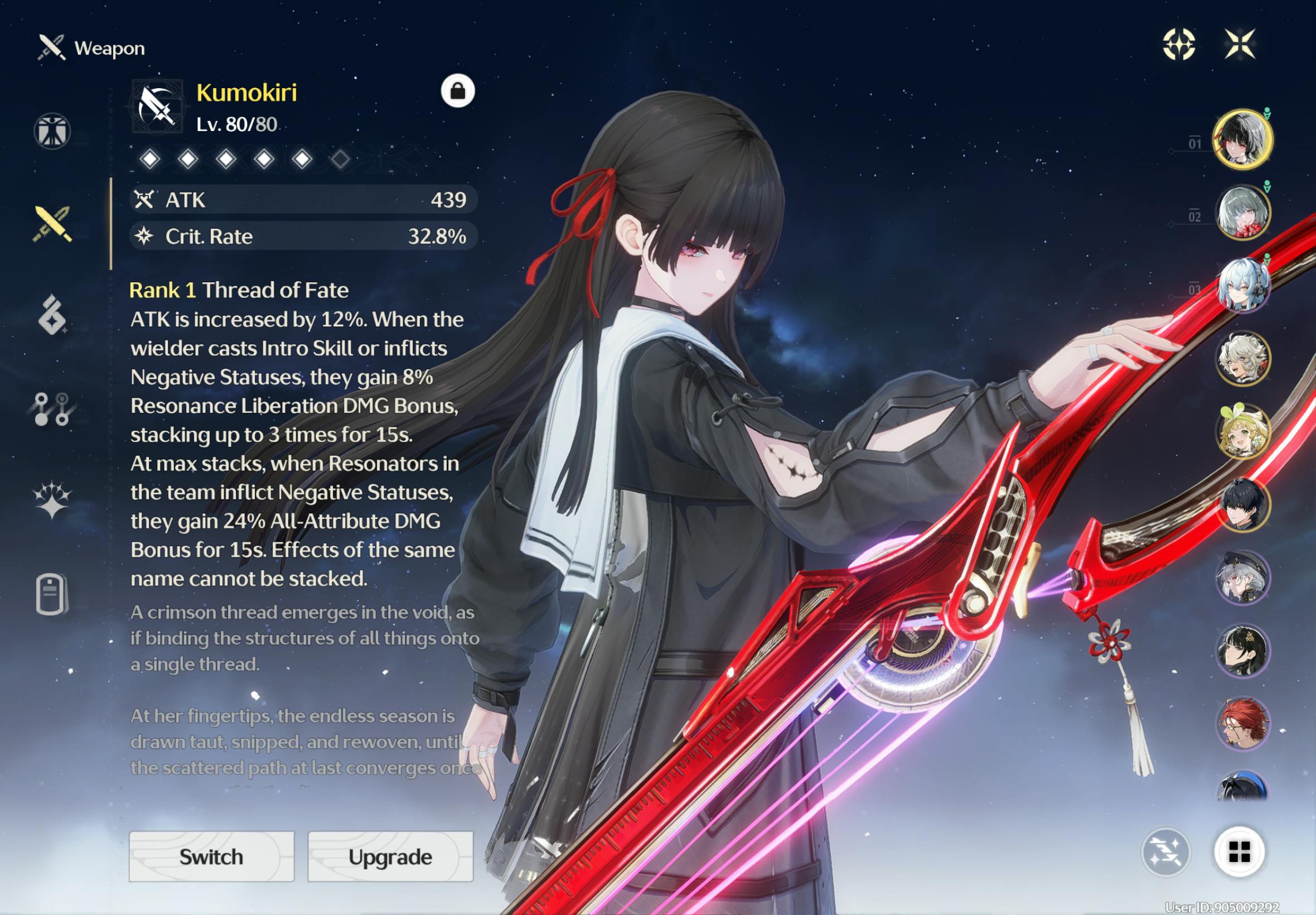Open the echoes tab in the sidebar

(52, 315)
